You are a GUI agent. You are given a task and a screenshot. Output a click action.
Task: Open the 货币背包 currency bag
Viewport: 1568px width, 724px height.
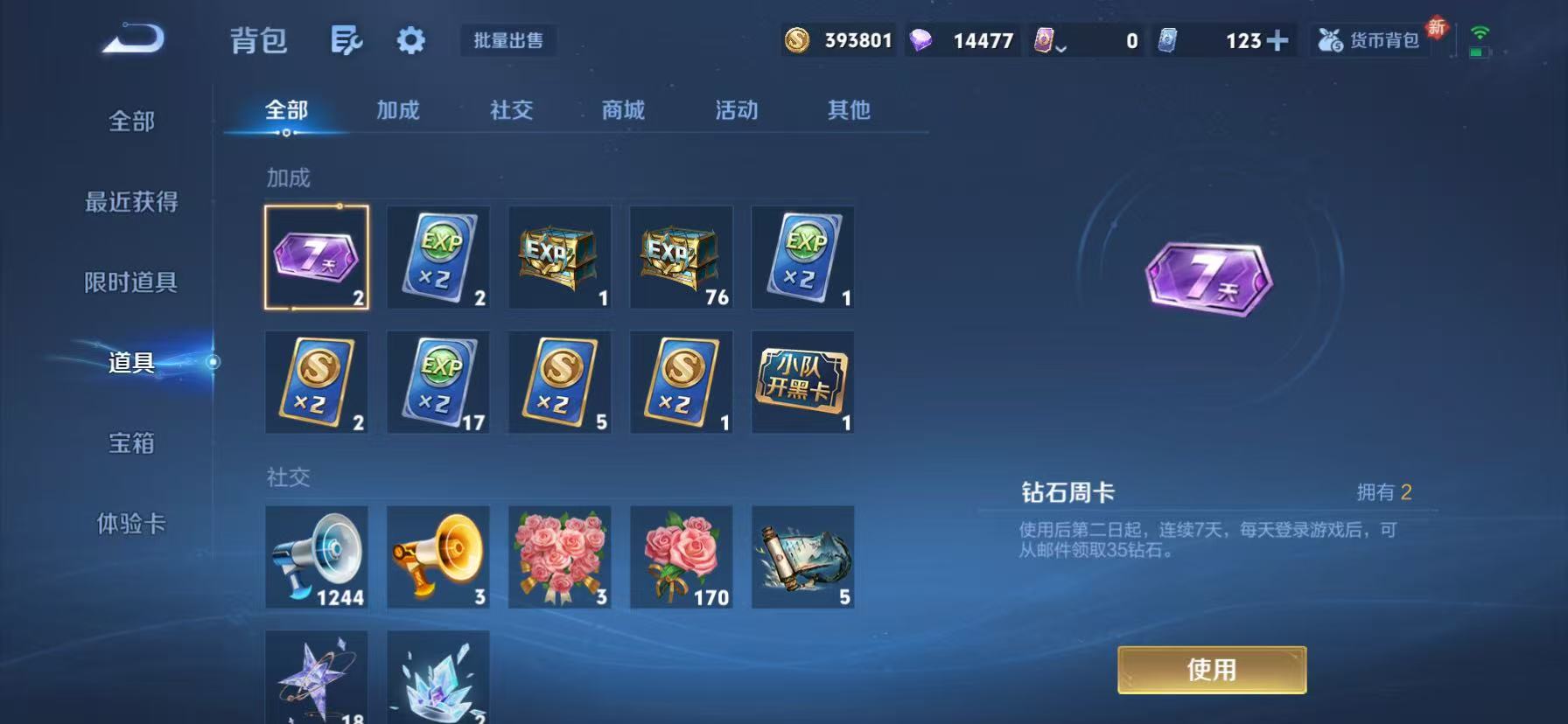(1369, 40)
